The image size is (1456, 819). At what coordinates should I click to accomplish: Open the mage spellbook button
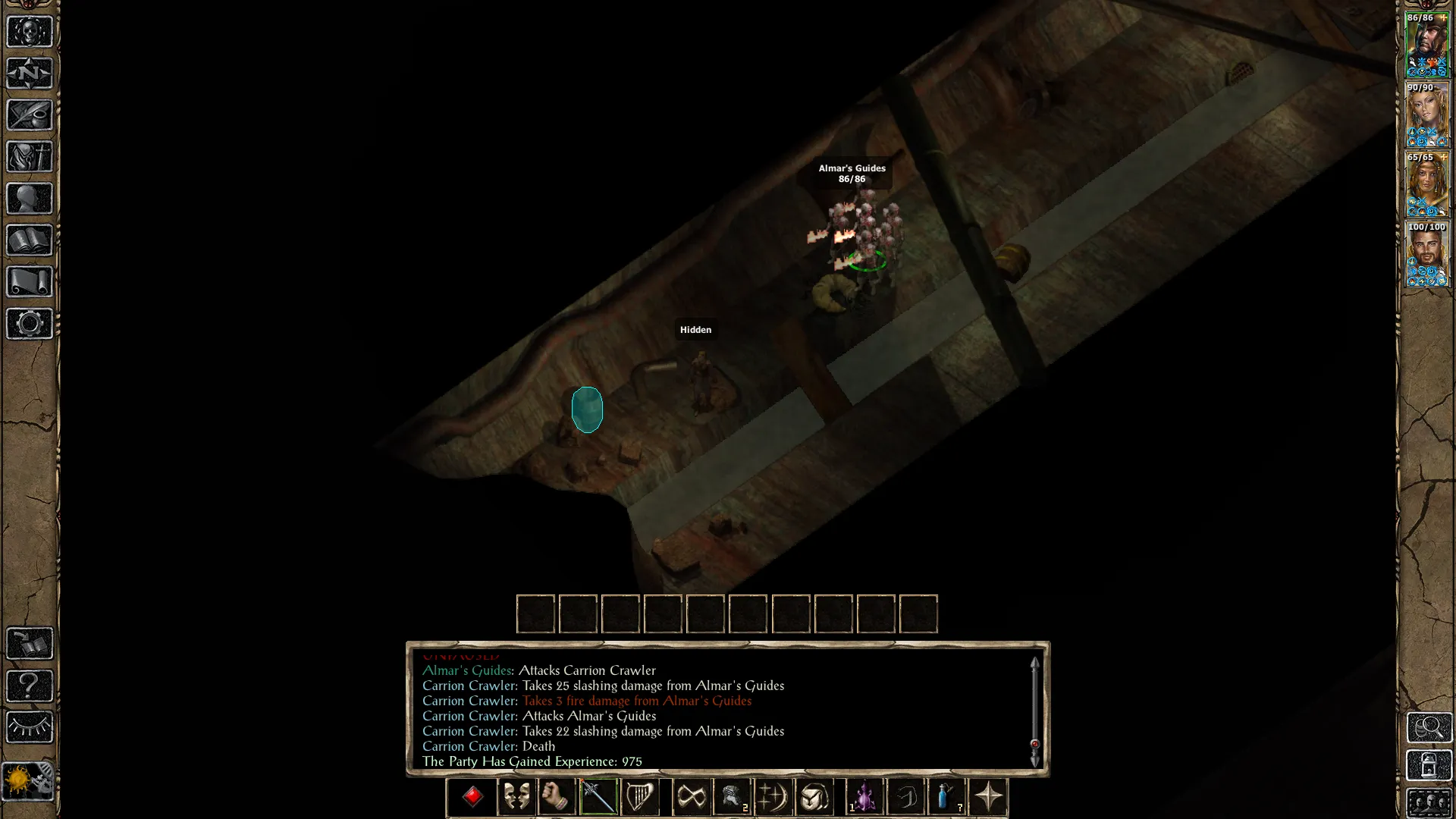pos(30,240)
